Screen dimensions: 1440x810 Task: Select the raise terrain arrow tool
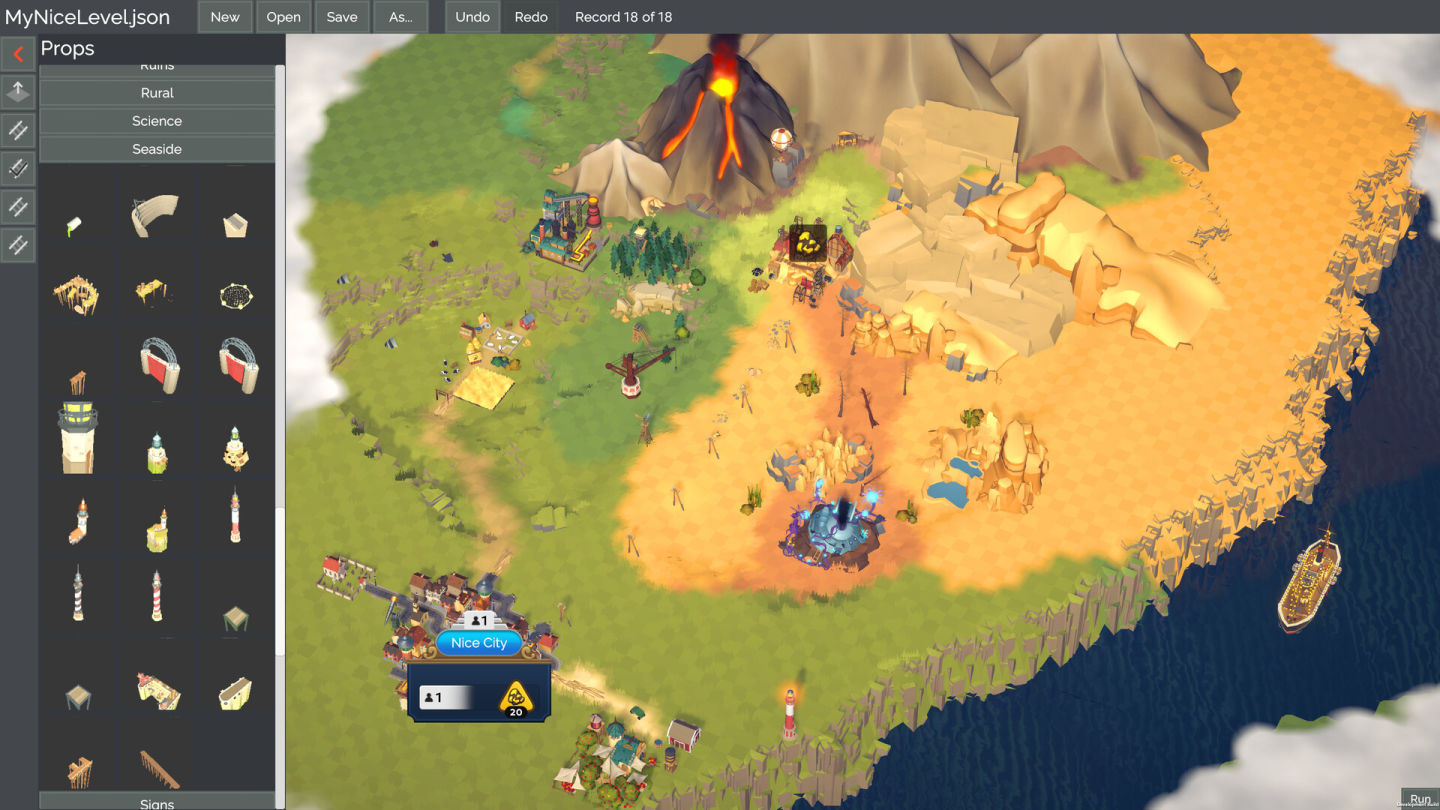tap(18, 92)
